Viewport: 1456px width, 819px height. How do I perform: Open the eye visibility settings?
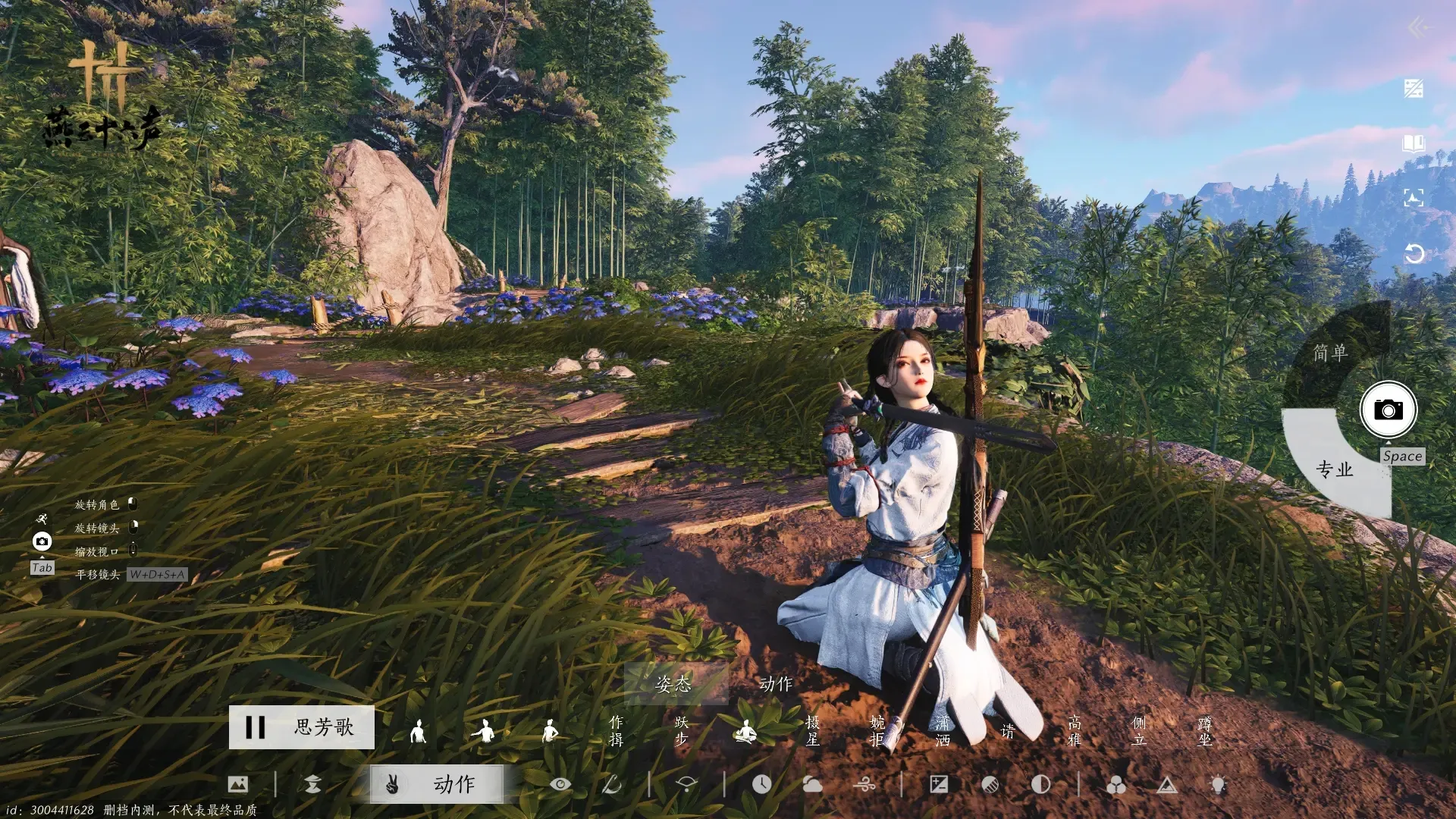(560, 784)
